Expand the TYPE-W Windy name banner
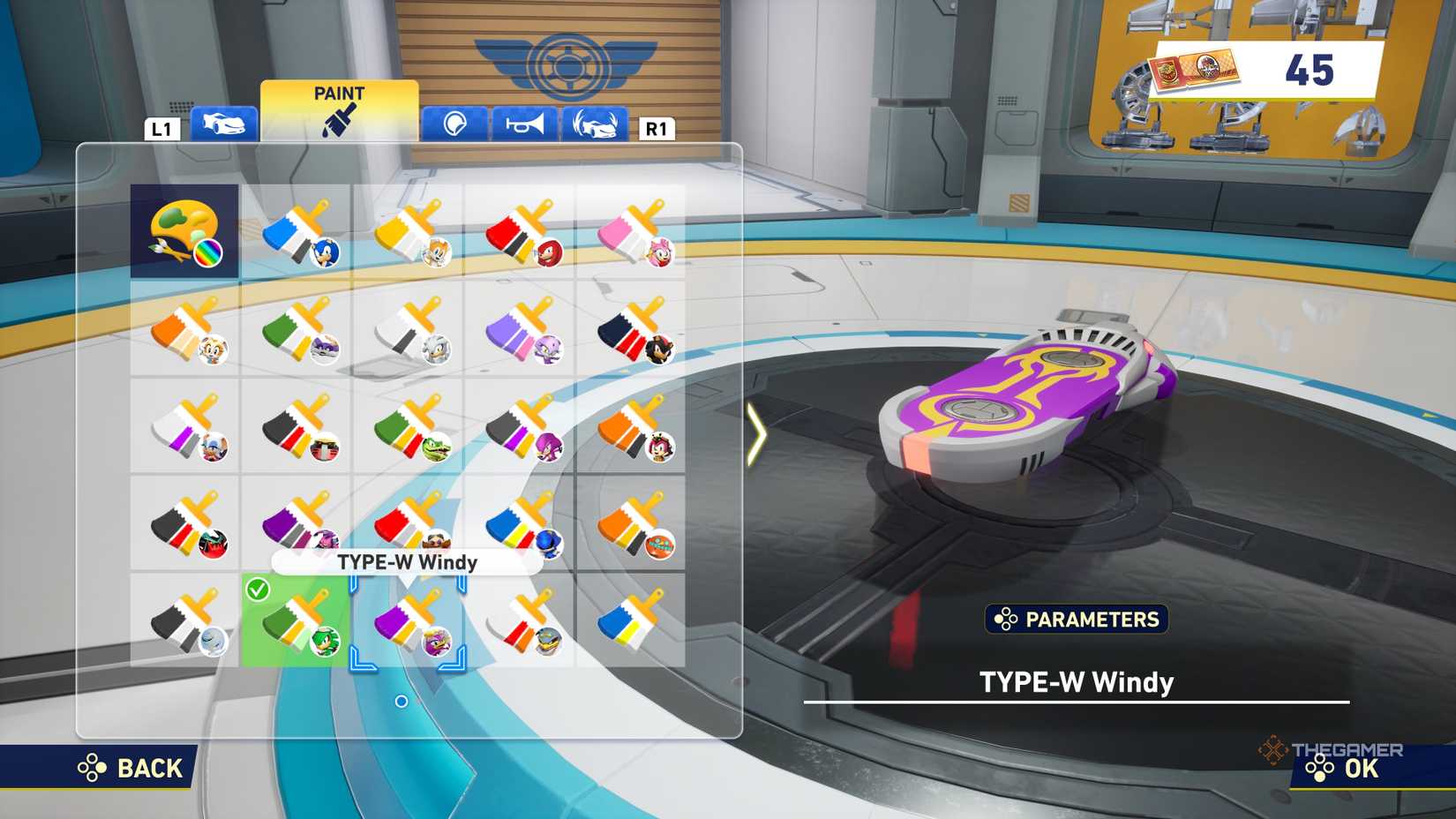This screenshot has width=1456, height=819. [x=406, y=561]
